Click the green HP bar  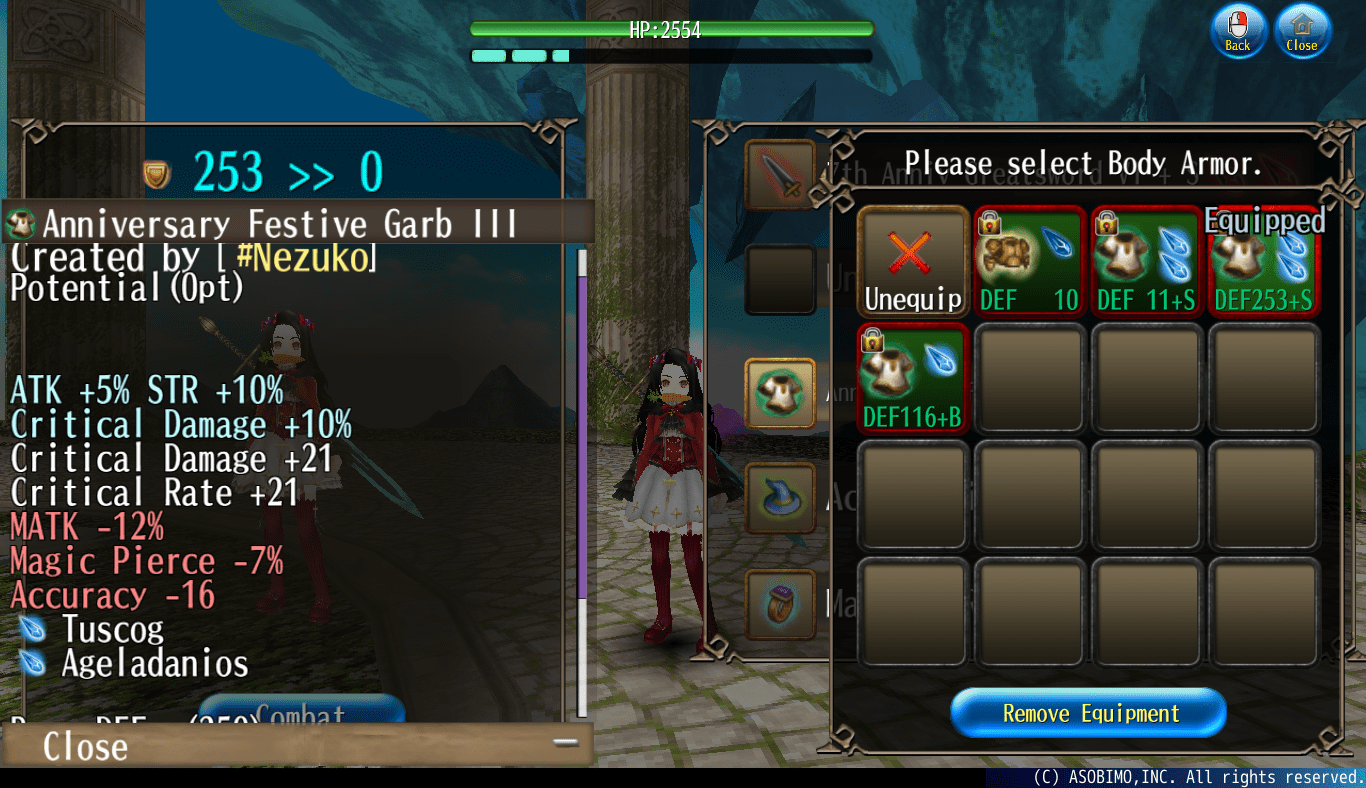click(x=672, y=29)
